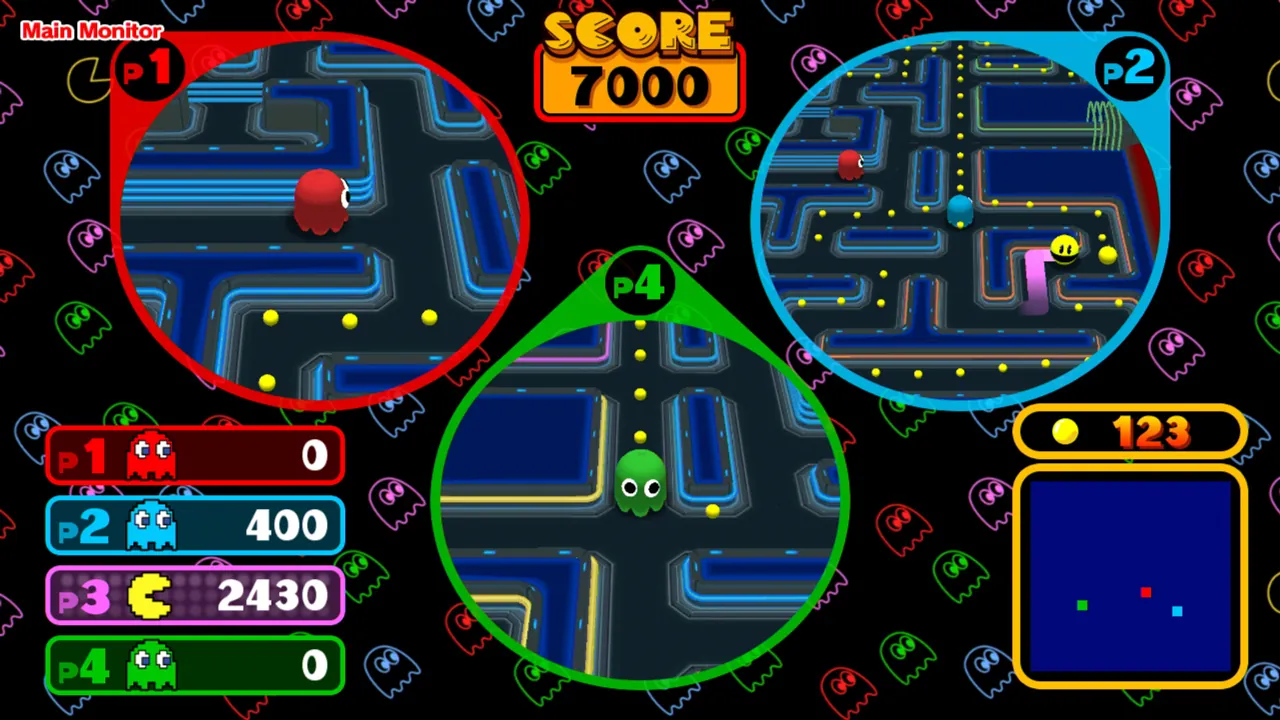
Task: Select the Pac-Man icon in P3's score bar
Action: coord(148,595)
